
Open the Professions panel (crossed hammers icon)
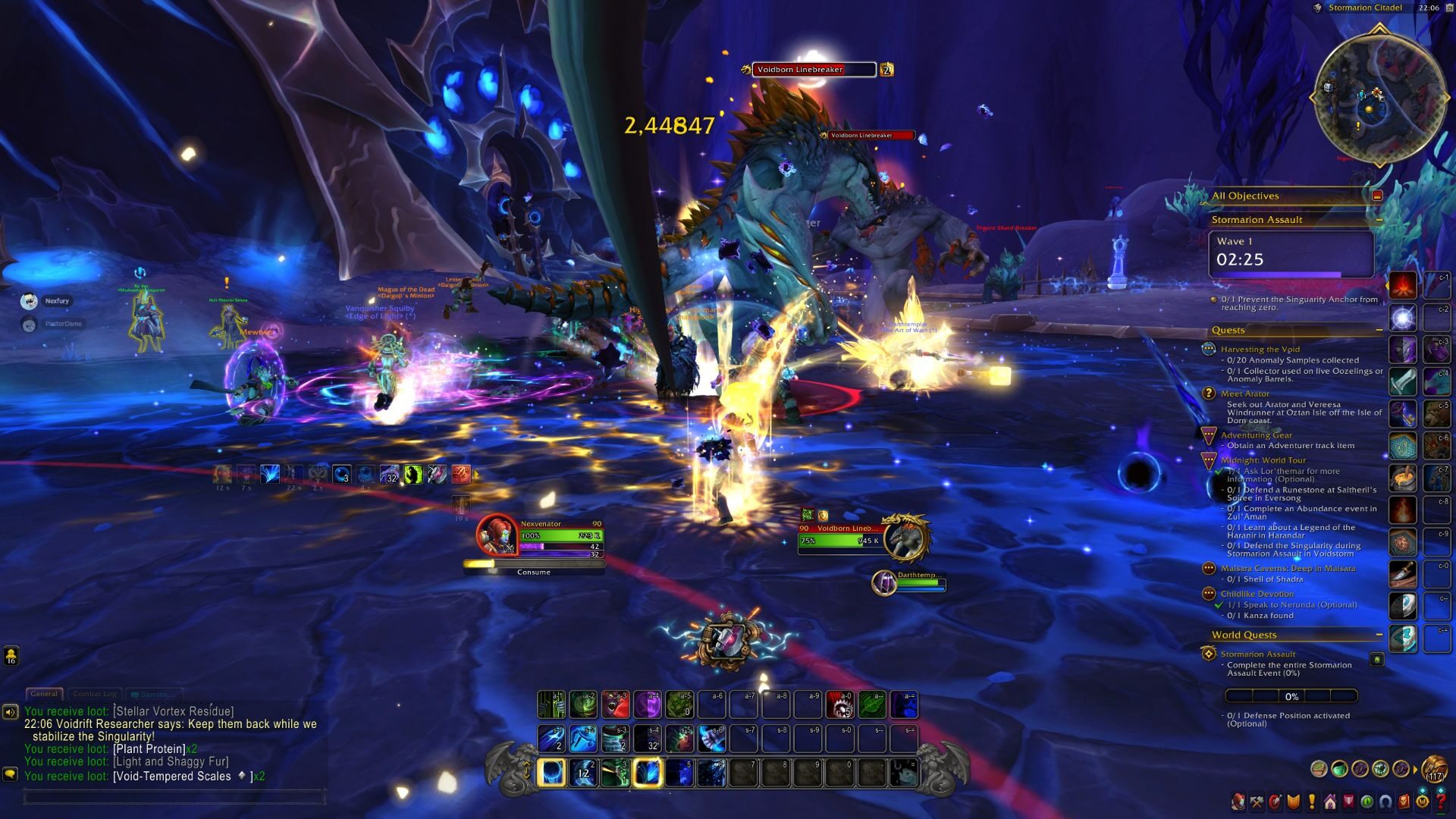click(x=1257, y=802)
